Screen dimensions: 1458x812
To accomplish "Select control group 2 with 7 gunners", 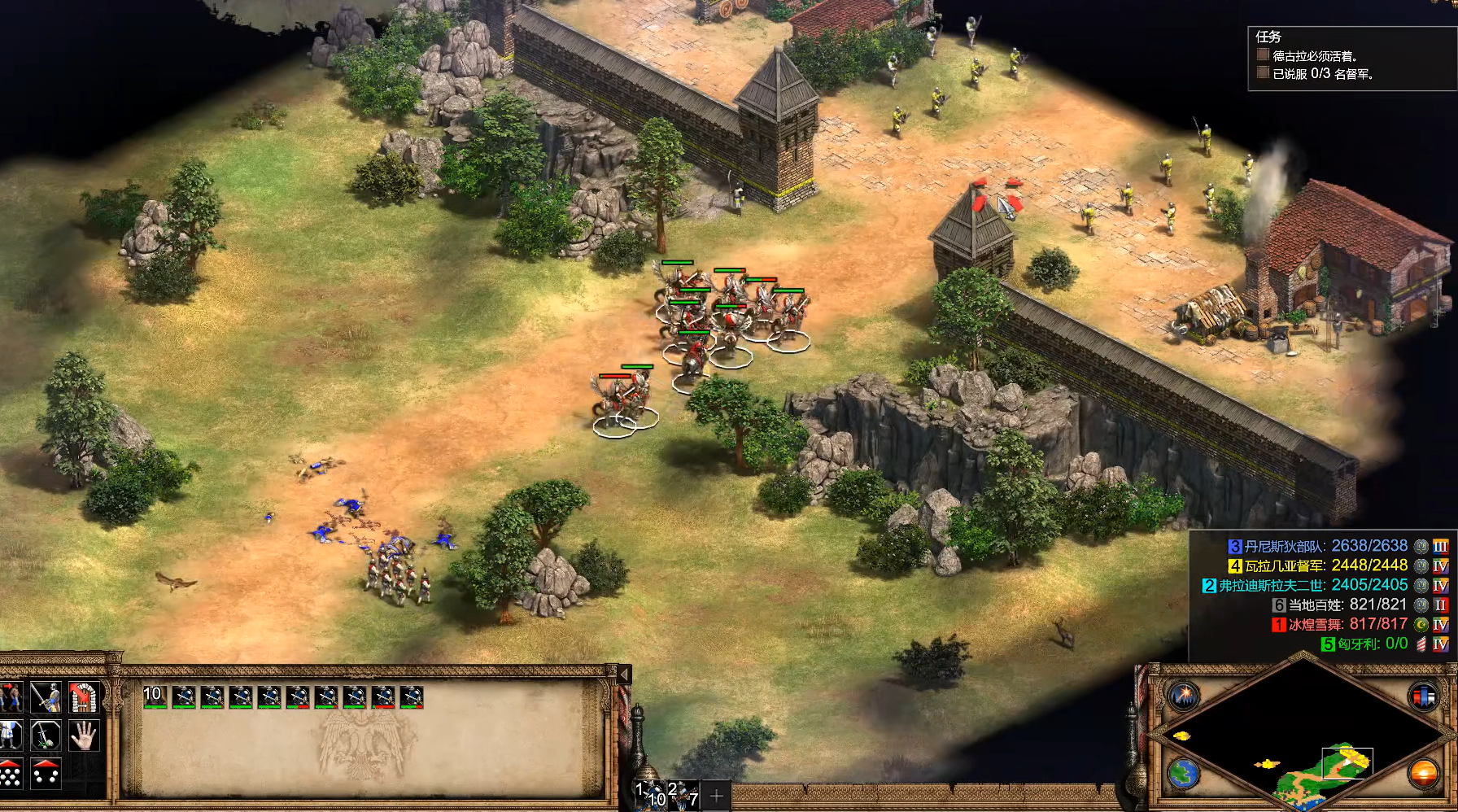I will click(x=683, y=795).
